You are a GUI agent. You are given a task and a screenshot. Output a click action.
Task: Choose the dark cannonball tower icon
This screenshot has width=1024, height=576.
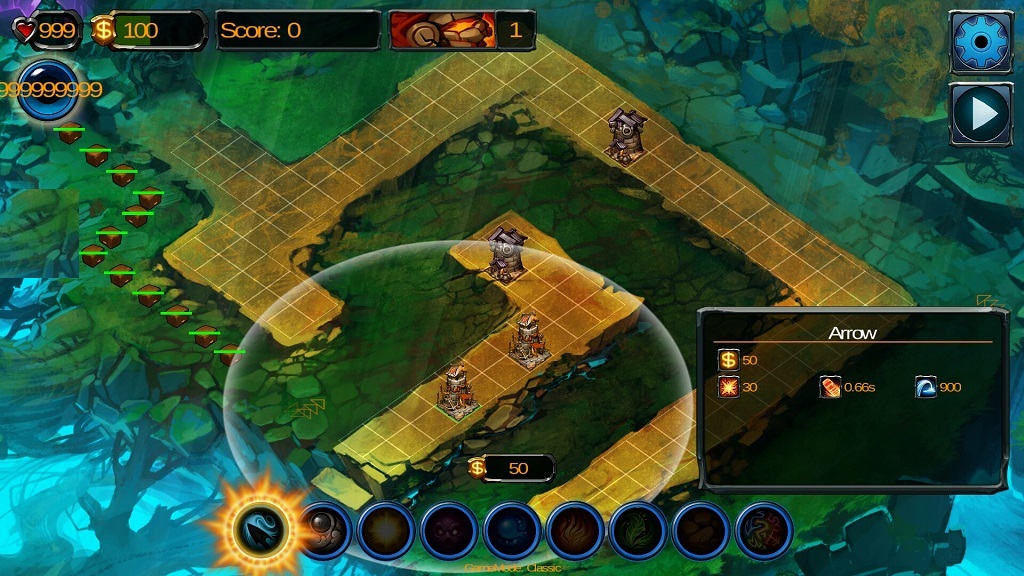[x=324, y=530]
